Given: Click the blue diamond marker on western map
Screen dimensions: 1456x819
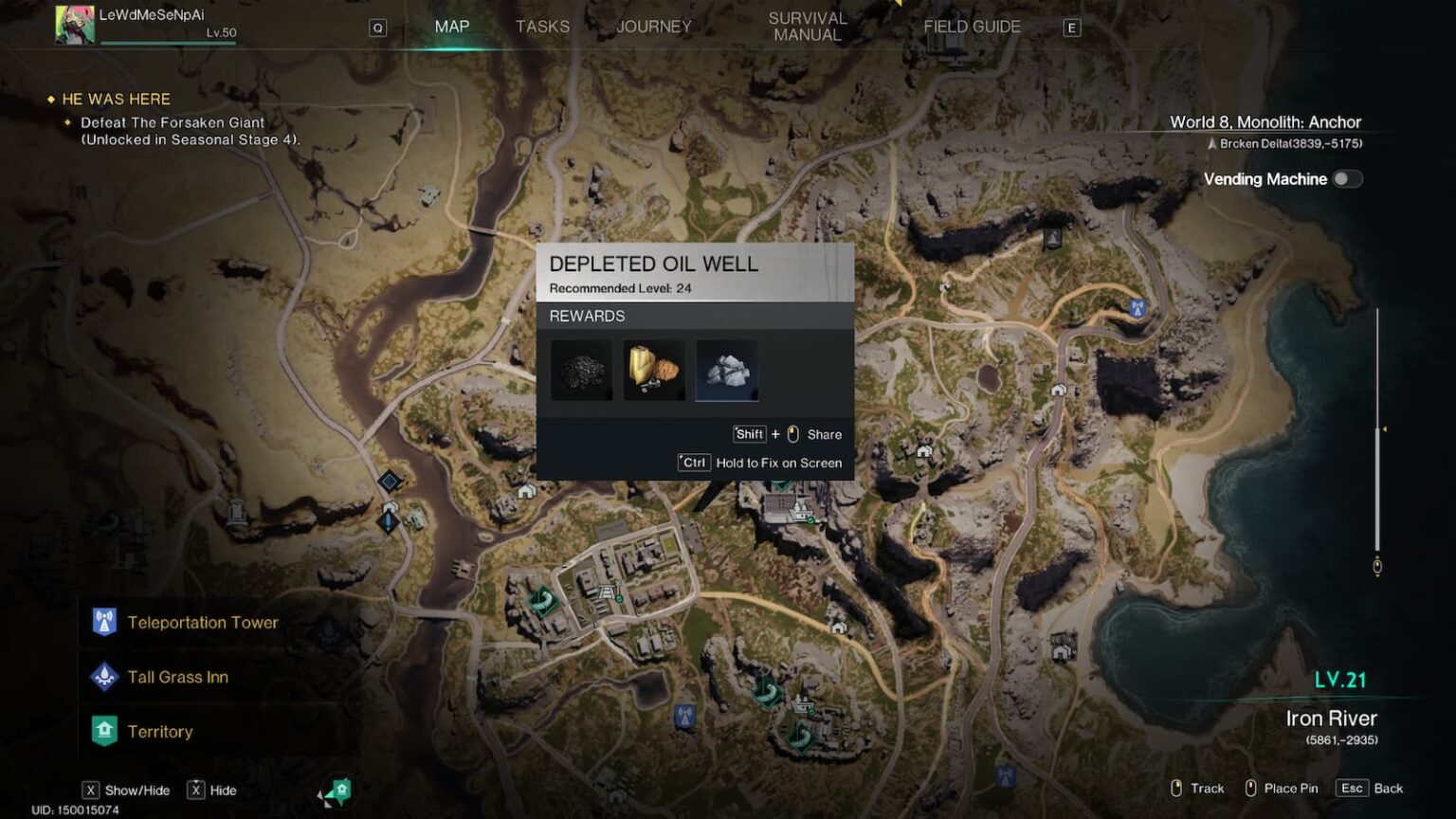Looking at the screenshot, I should tap(390, 482).
